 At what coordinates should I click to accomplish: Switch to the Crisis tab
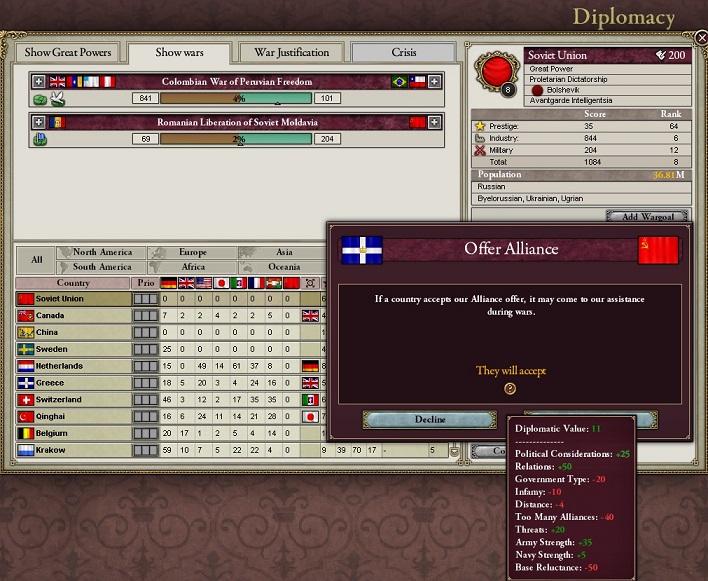click(404, 53)
